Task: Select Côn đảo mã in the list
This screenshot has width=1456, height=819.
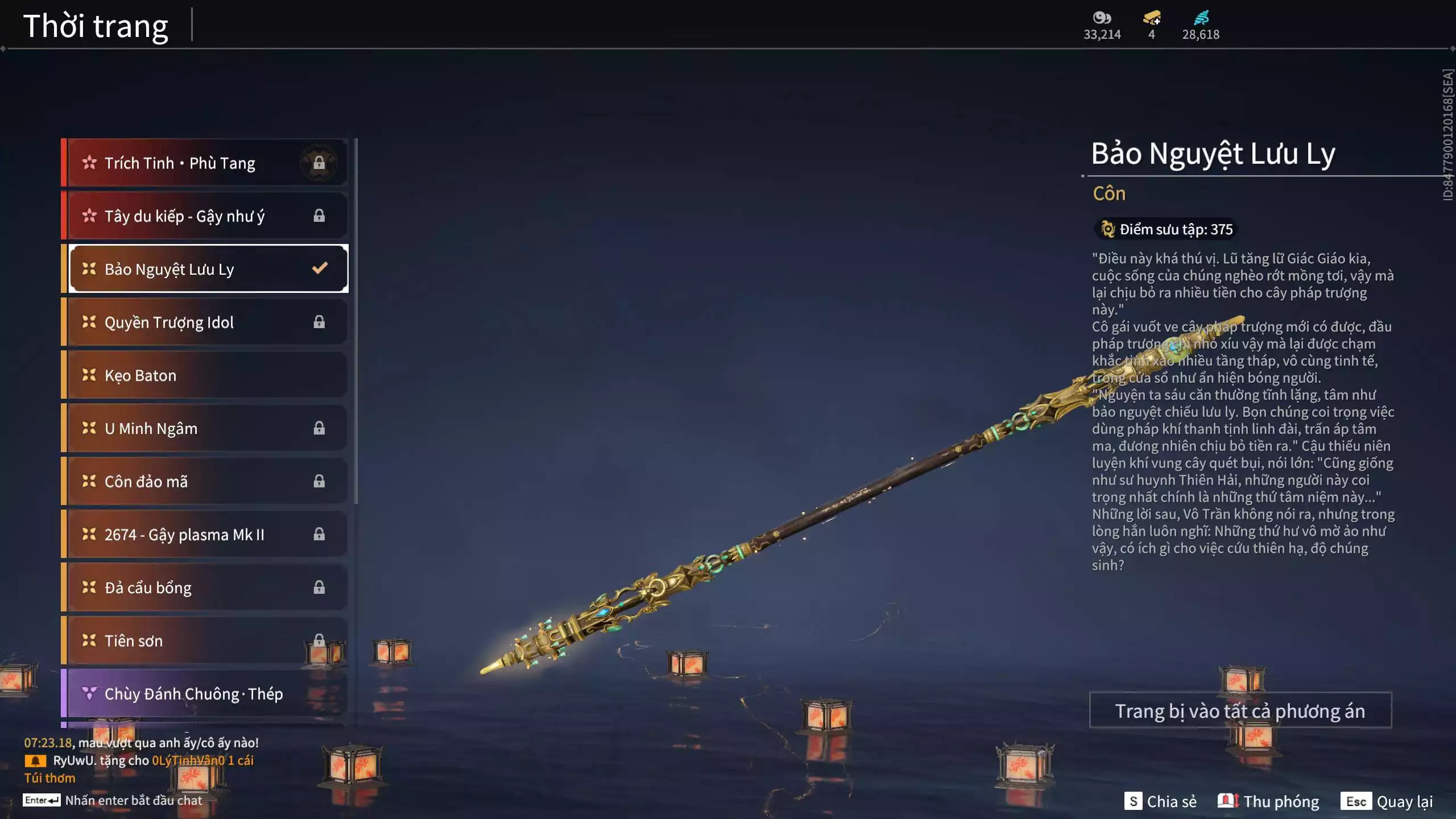Action: click(205, 482)
